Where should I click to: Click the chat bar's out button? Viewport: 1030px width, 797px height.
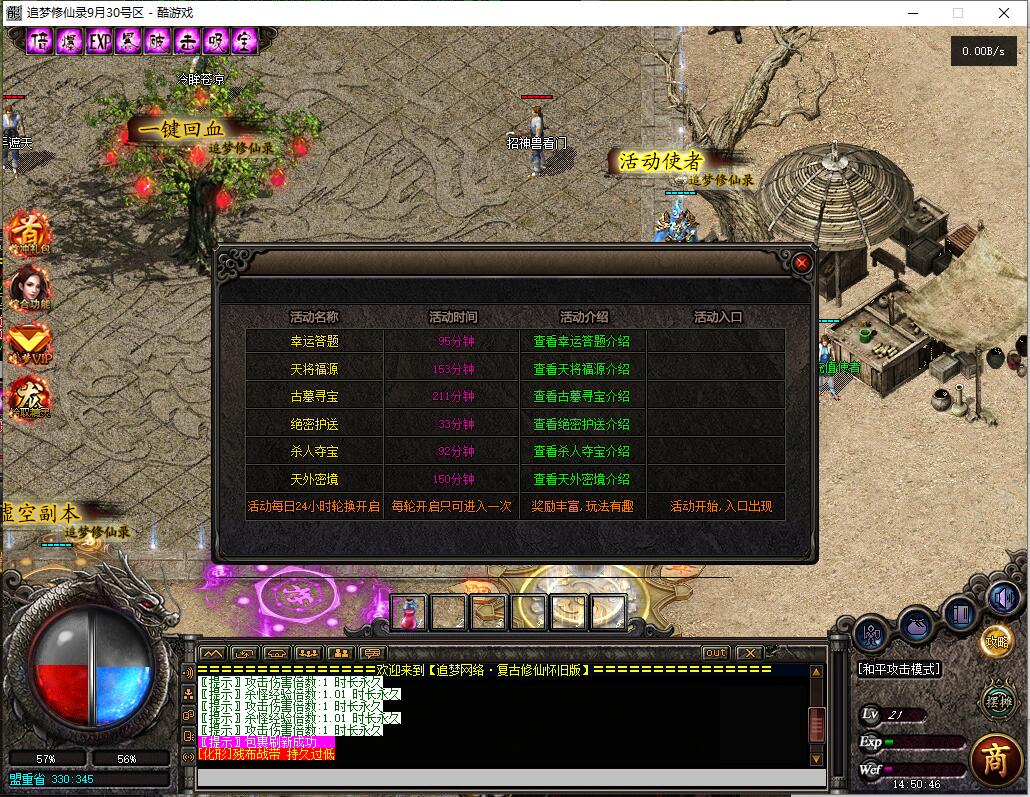[715, 653]
